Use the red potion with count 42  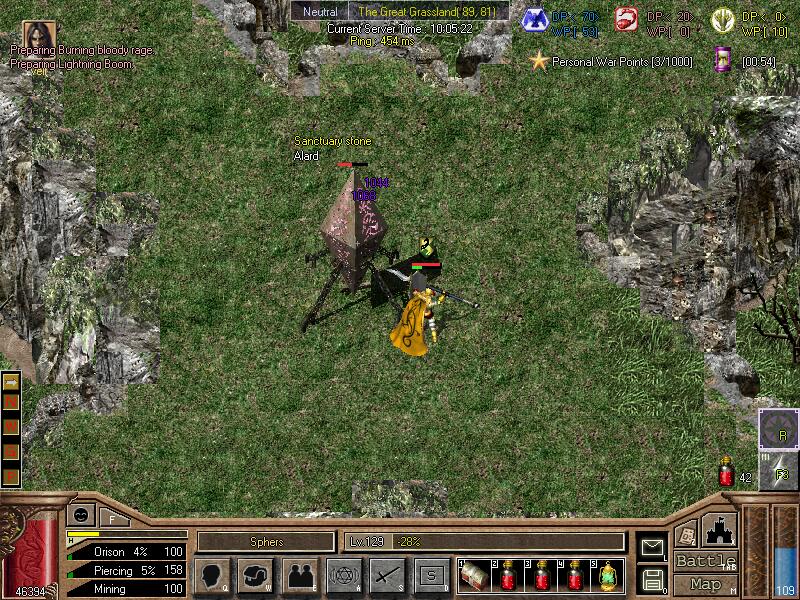(x=726, y=473)
